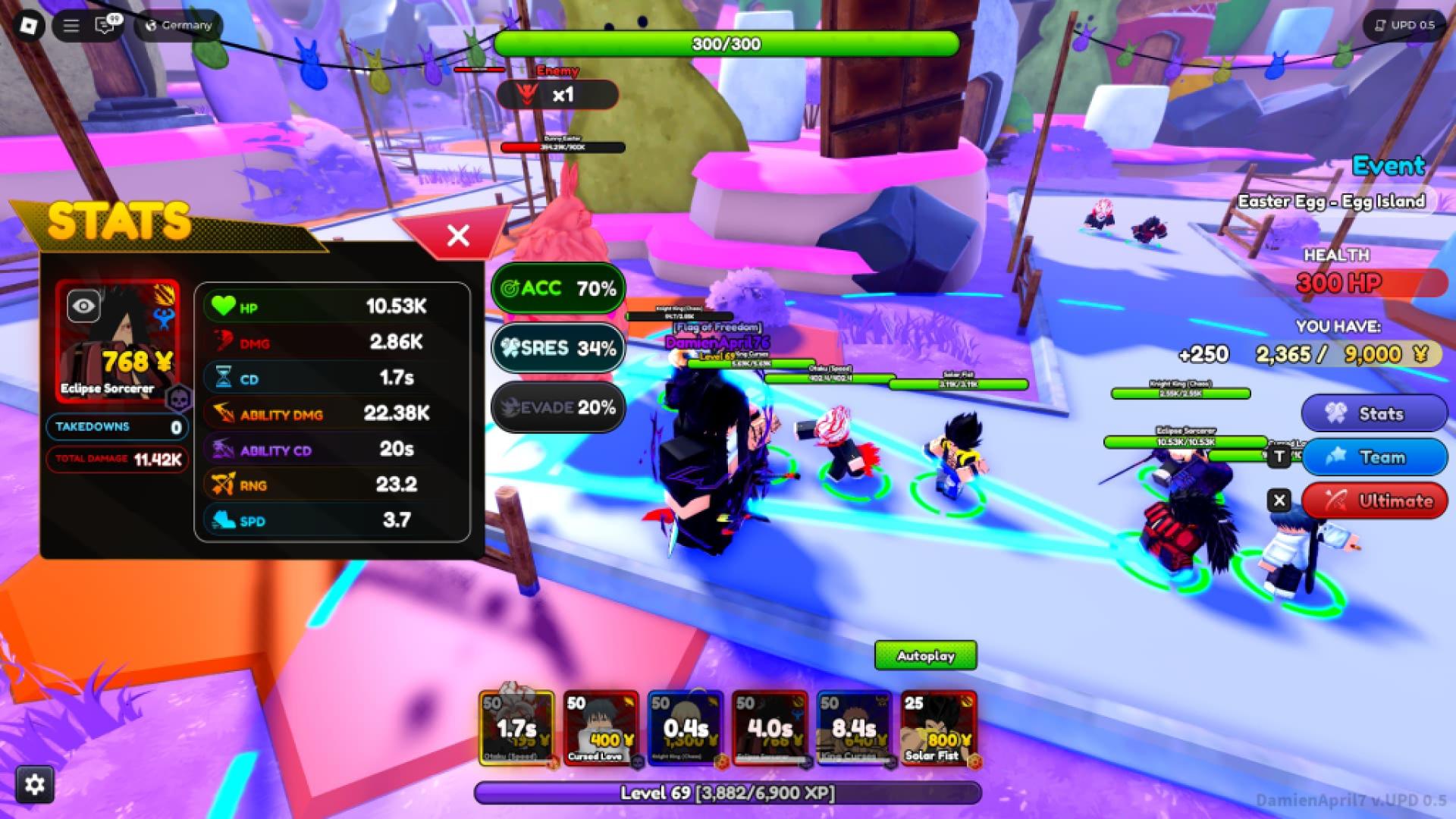Select the EVADE 20% badge
Screen dimensions: 1456x819
[557, 407]
